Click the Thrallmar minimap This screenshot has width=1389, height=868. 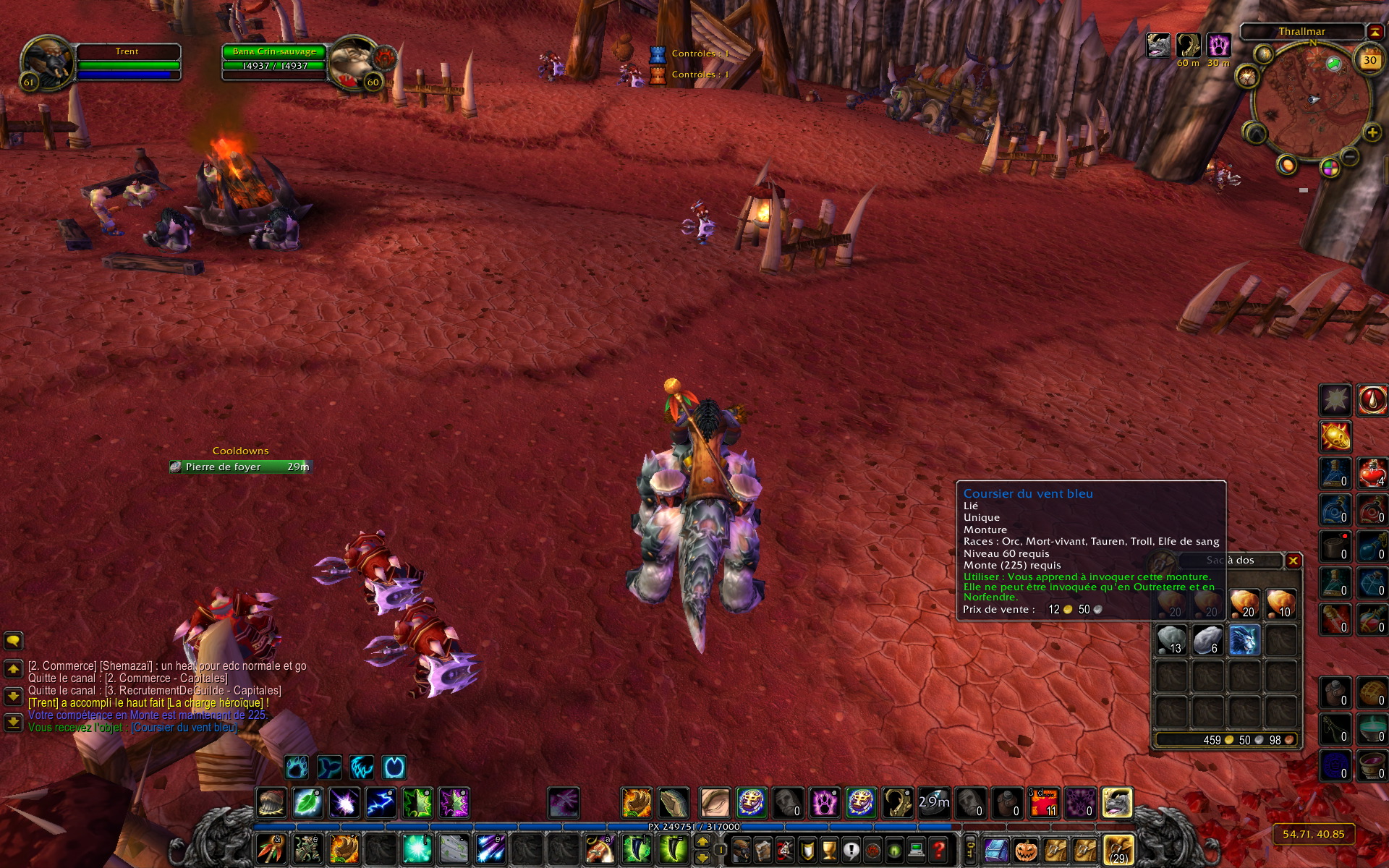click(1309, 101)
